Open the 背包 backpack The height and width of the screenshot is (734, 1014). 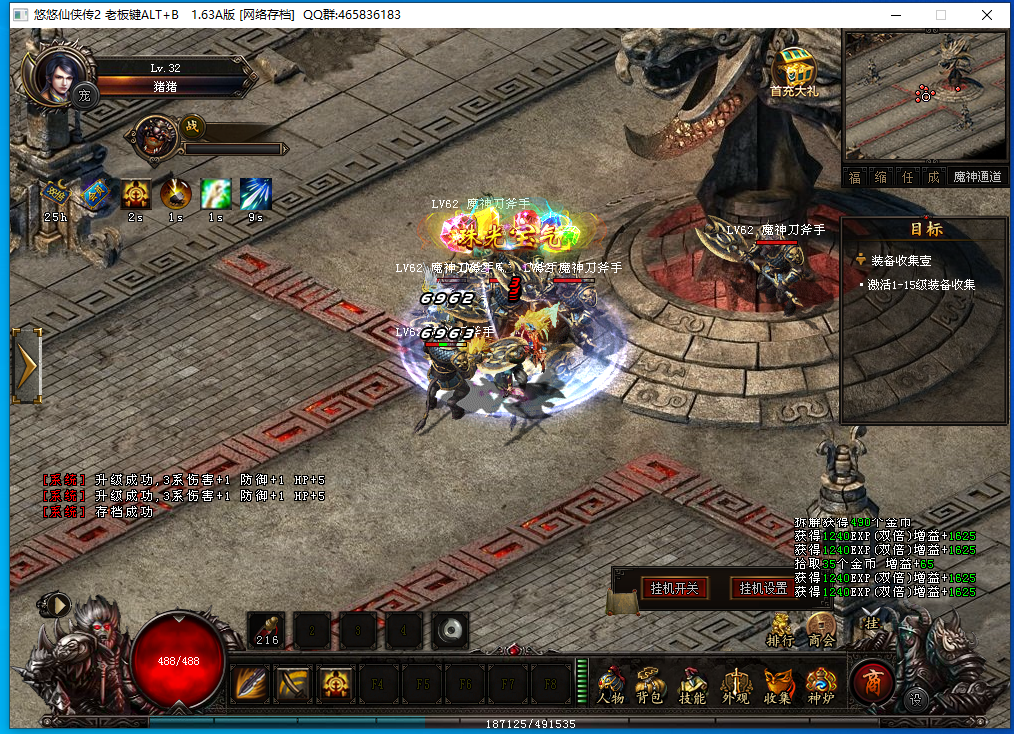click(x=652, y=685)
